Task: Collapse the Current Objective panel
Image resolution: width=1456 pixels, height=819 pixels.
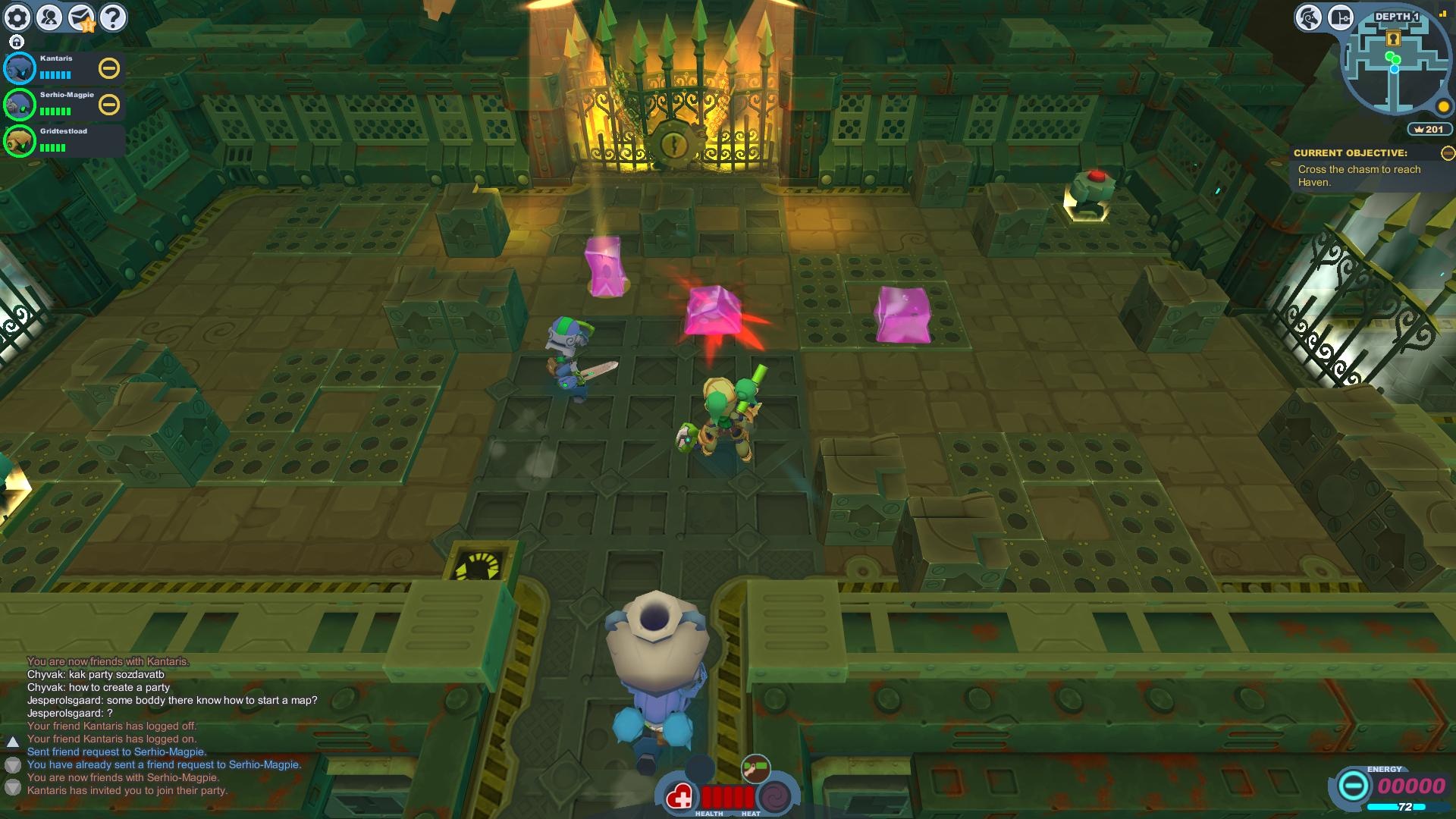Action: 1447,153
